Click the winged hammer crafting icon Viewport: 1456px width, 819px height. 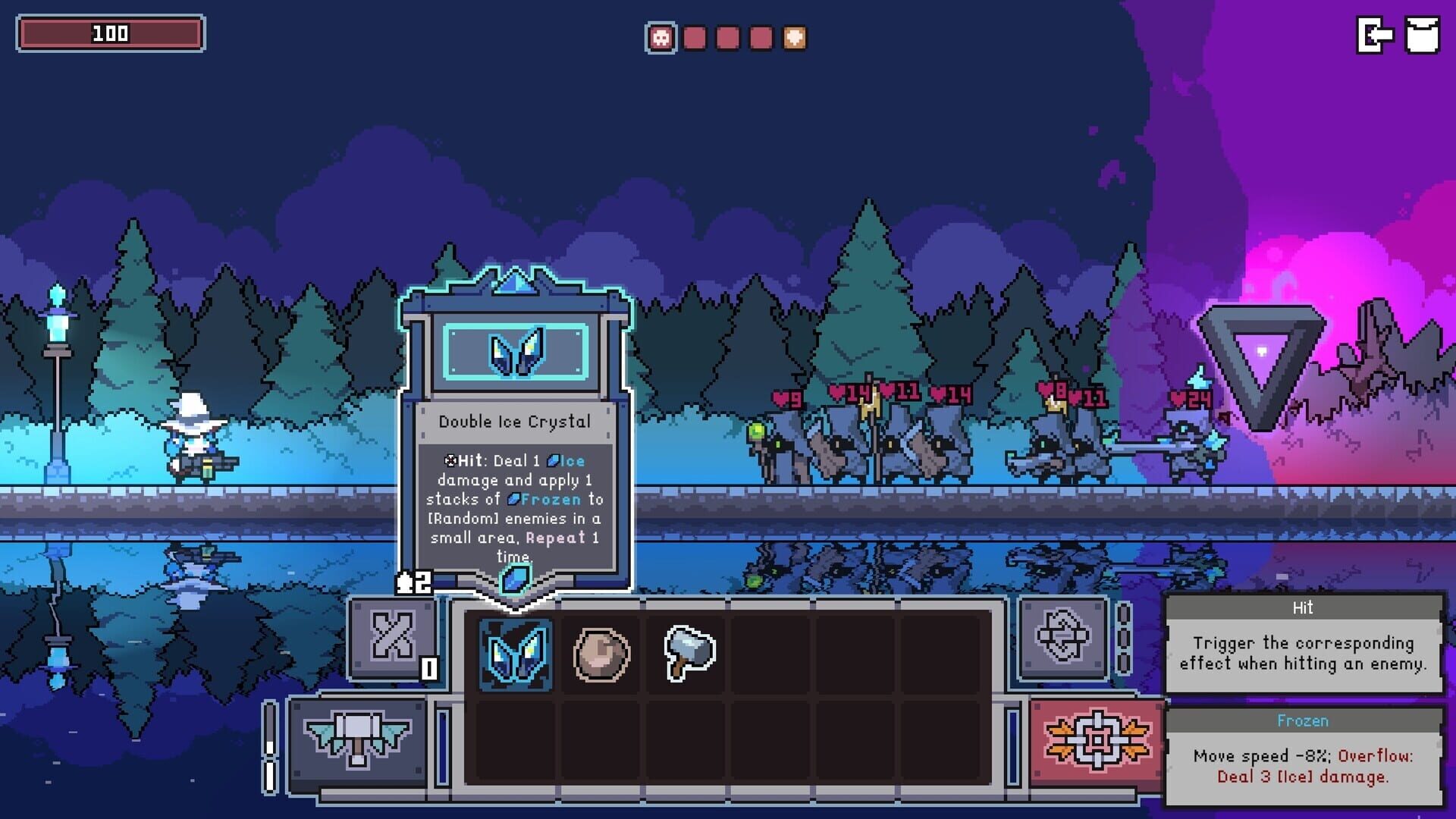(356, 737)
